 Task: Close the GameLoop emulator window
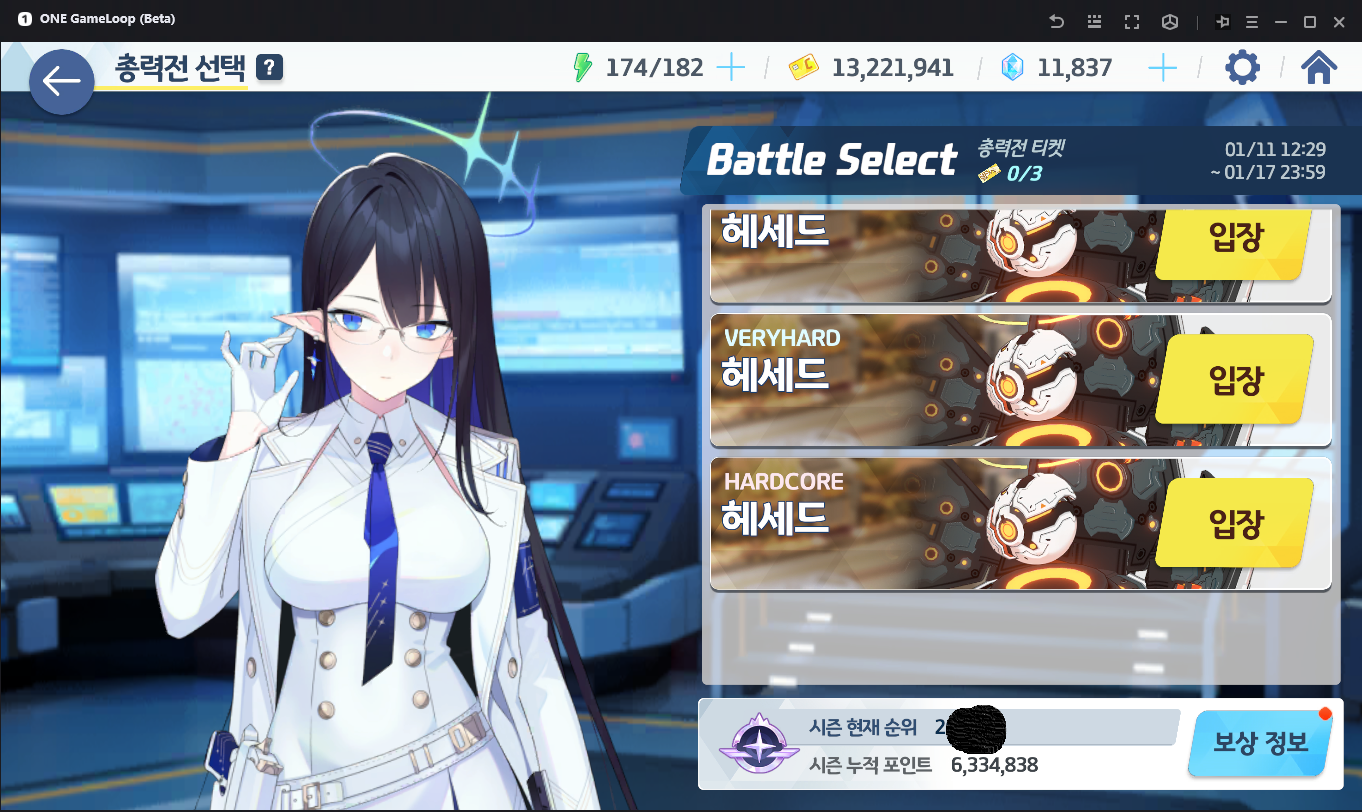pyautogui.click(x=1339, y=21)
